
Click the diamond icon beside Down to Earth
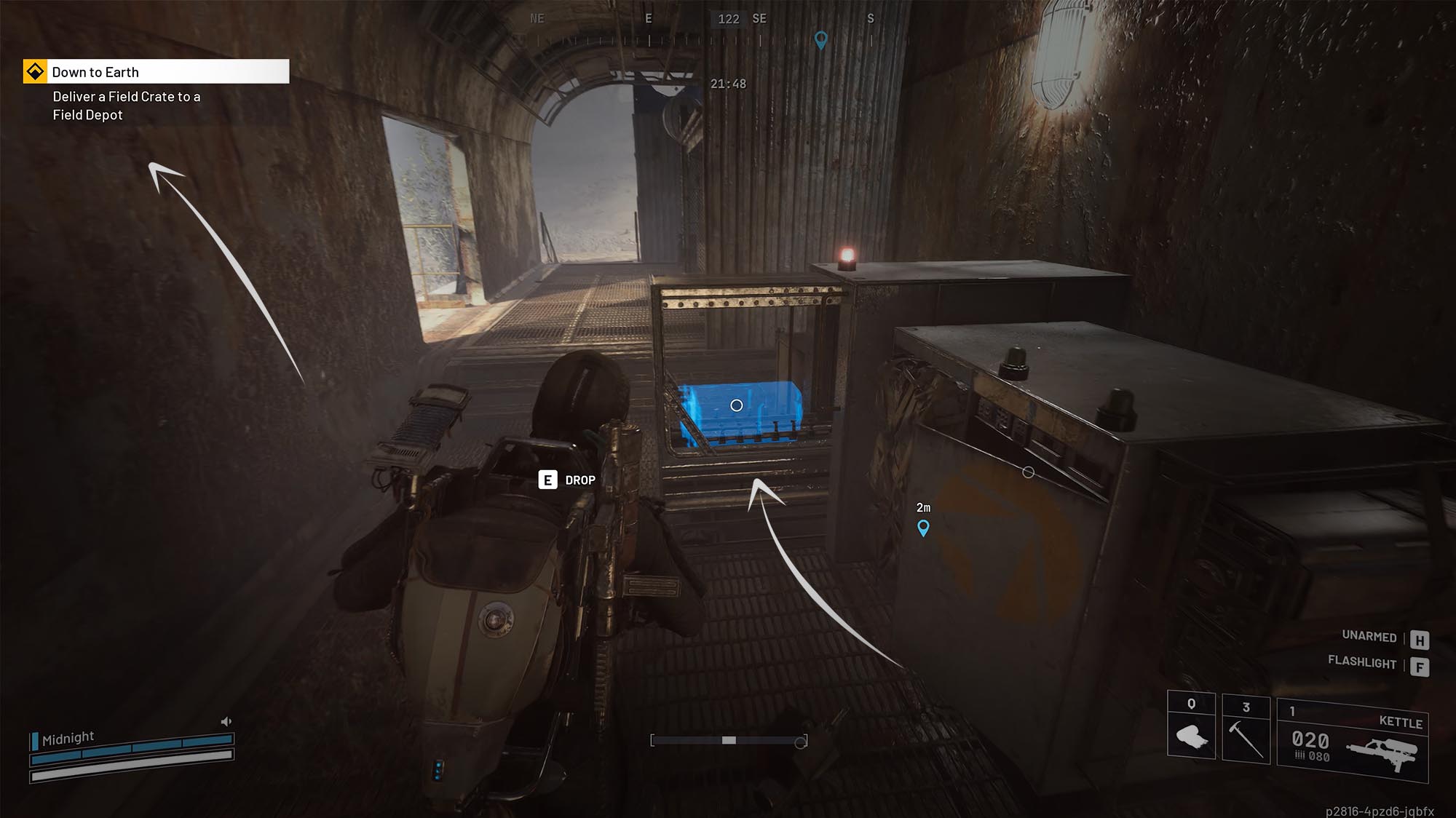[34, 72]
